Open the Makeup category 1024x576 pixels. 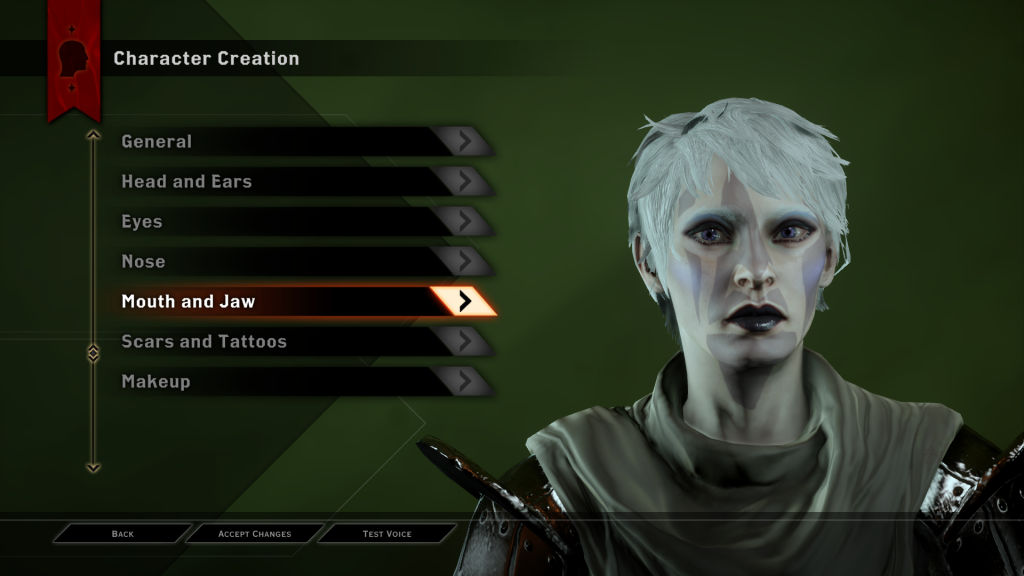coord(300,382)
